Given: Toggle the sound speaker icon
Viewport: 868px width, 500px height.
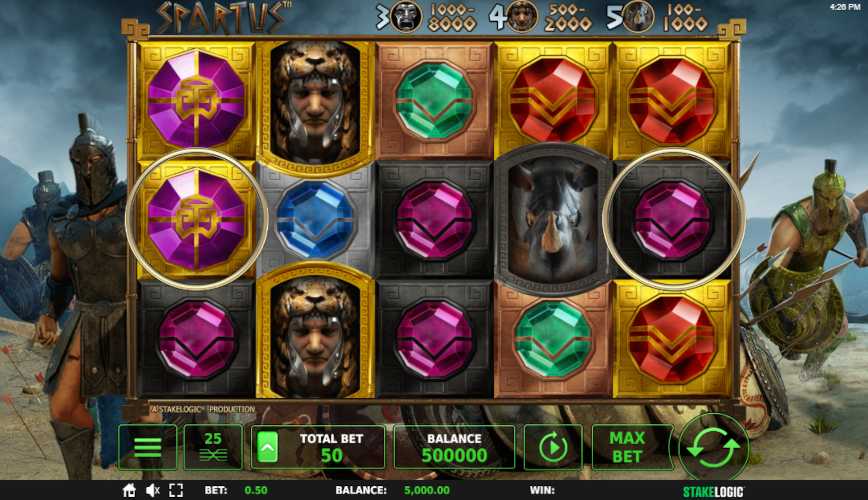Looking at the screenshot, I should [x=154, y=491].
